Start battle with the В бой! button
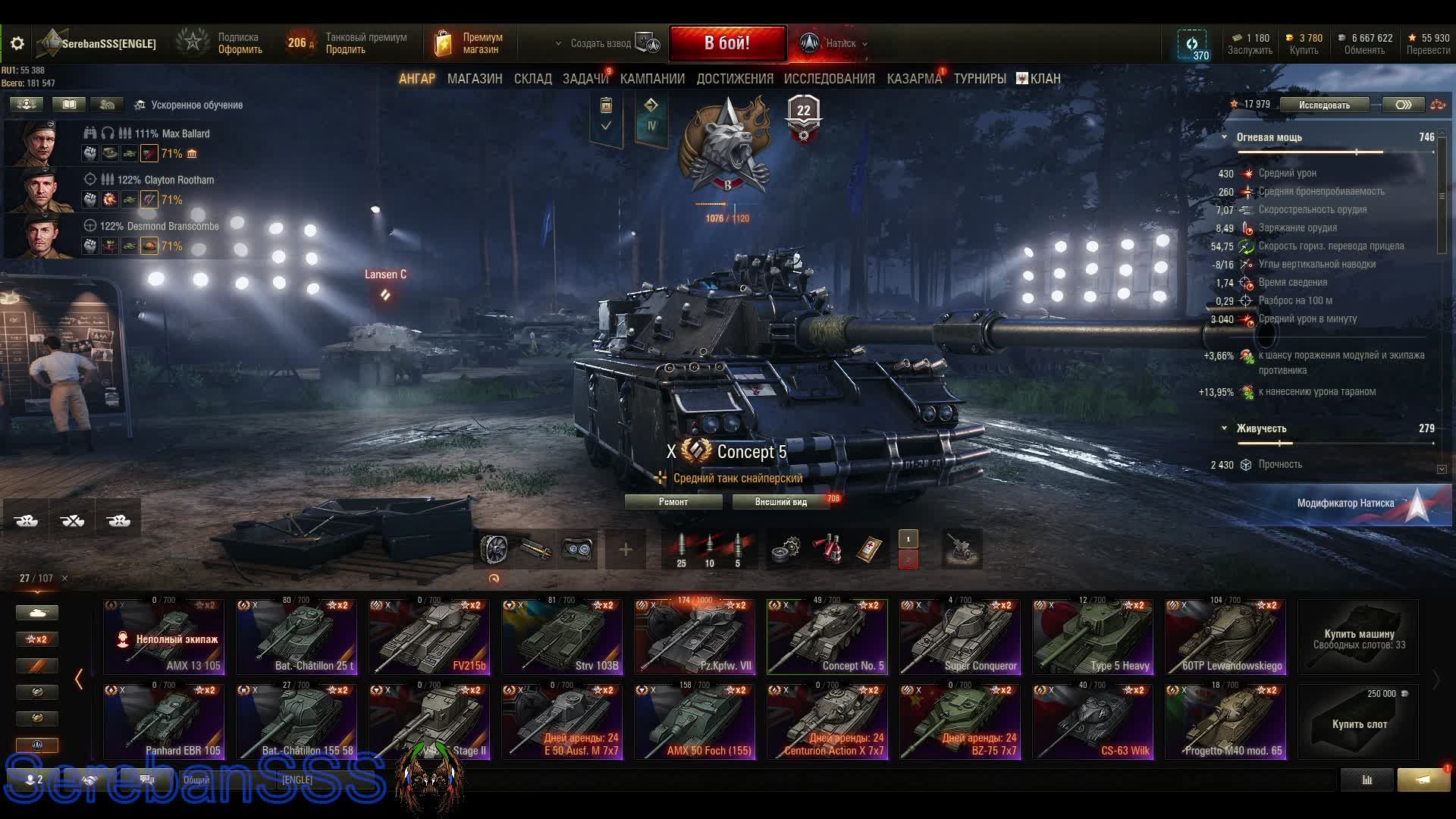This screenshot has height=819, width=1456. click(x=726, y=43)
